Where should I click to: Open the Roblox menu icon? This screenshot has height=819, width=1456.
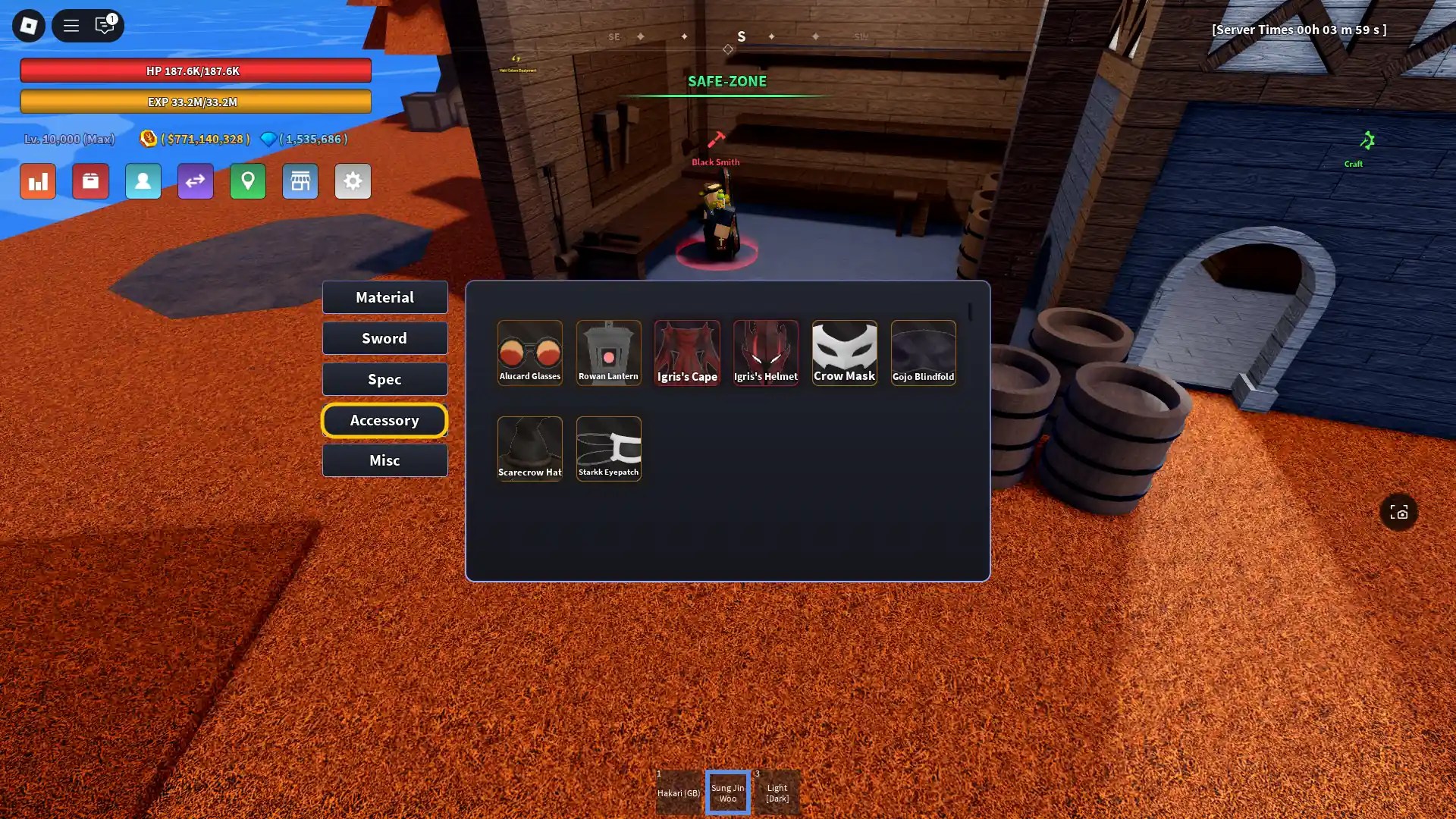pos(27,25)
